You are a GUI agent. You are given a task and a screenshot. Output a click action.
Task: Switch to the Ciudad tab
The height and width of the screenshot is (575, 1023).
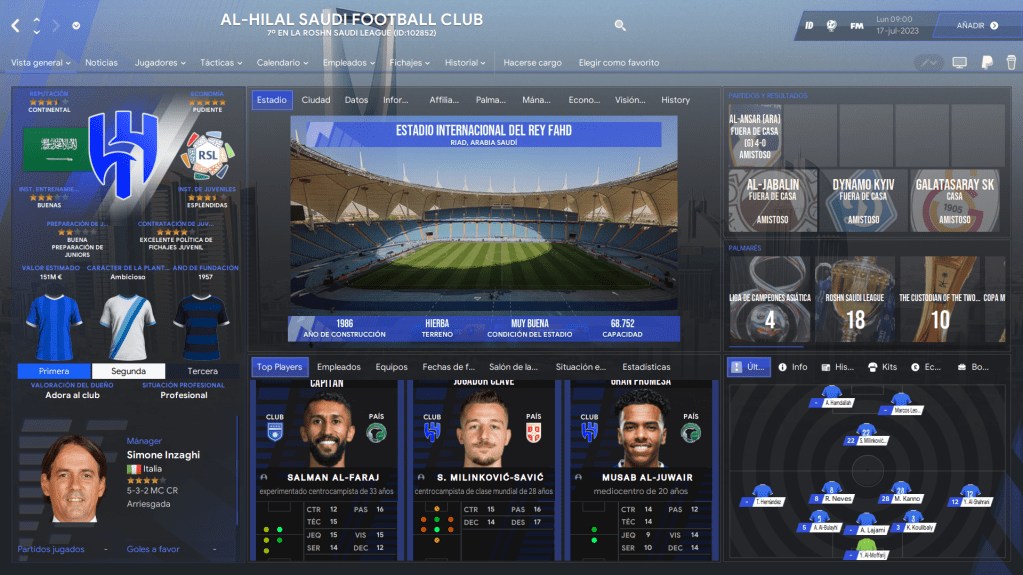[x=316, y=100]
